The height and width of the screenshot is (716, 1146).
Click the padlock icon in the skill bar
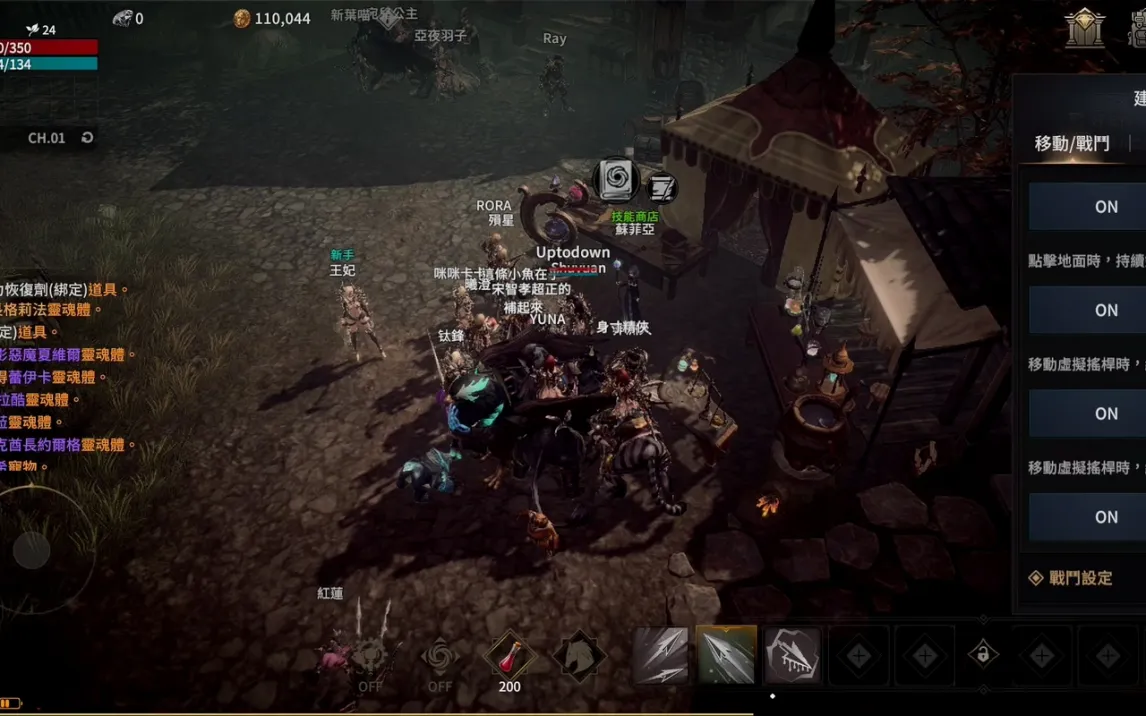click(983, 655)
